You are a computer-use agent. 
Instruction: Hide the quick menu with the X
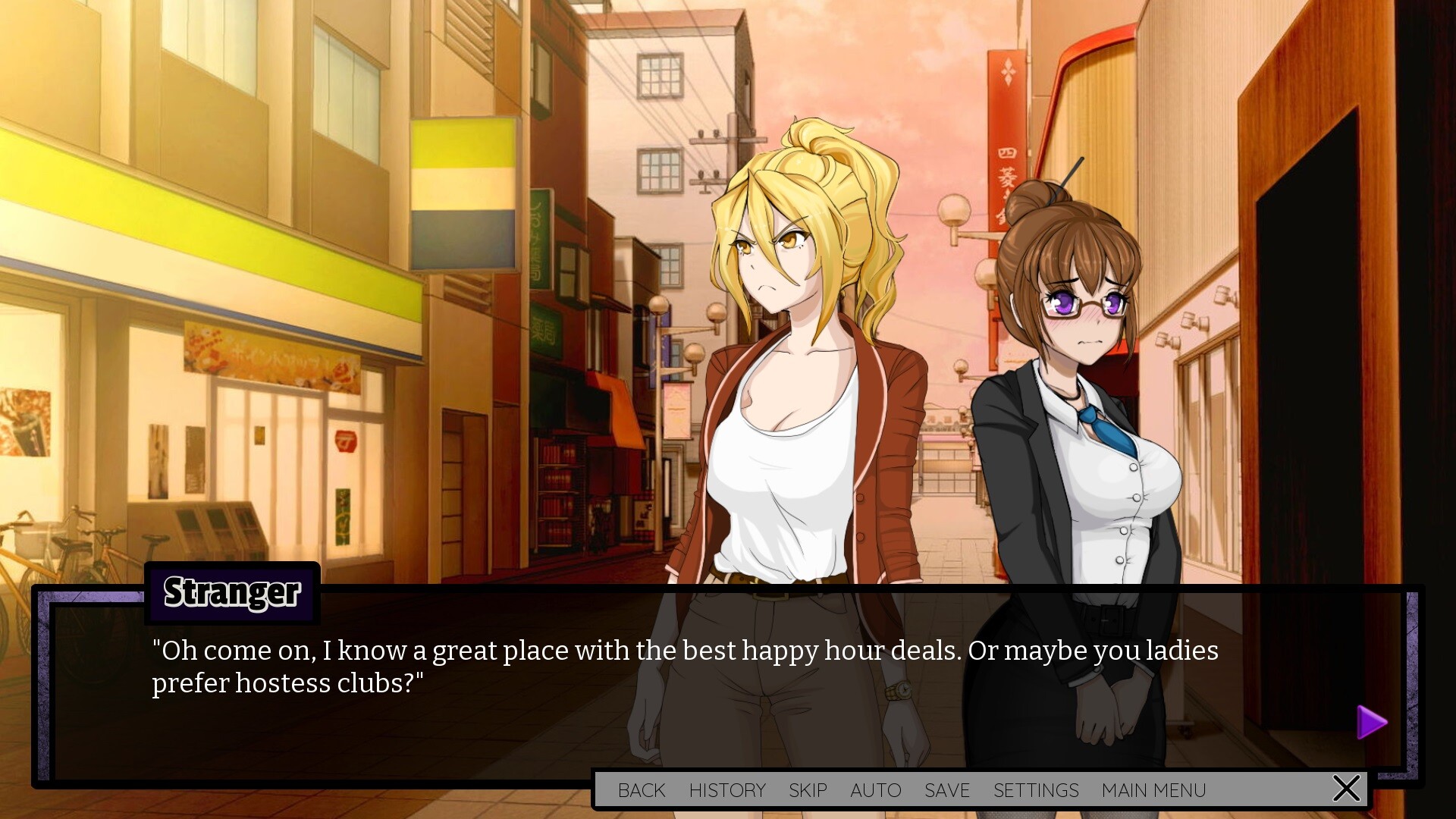pyautogui.click(x=1347, y=789)
